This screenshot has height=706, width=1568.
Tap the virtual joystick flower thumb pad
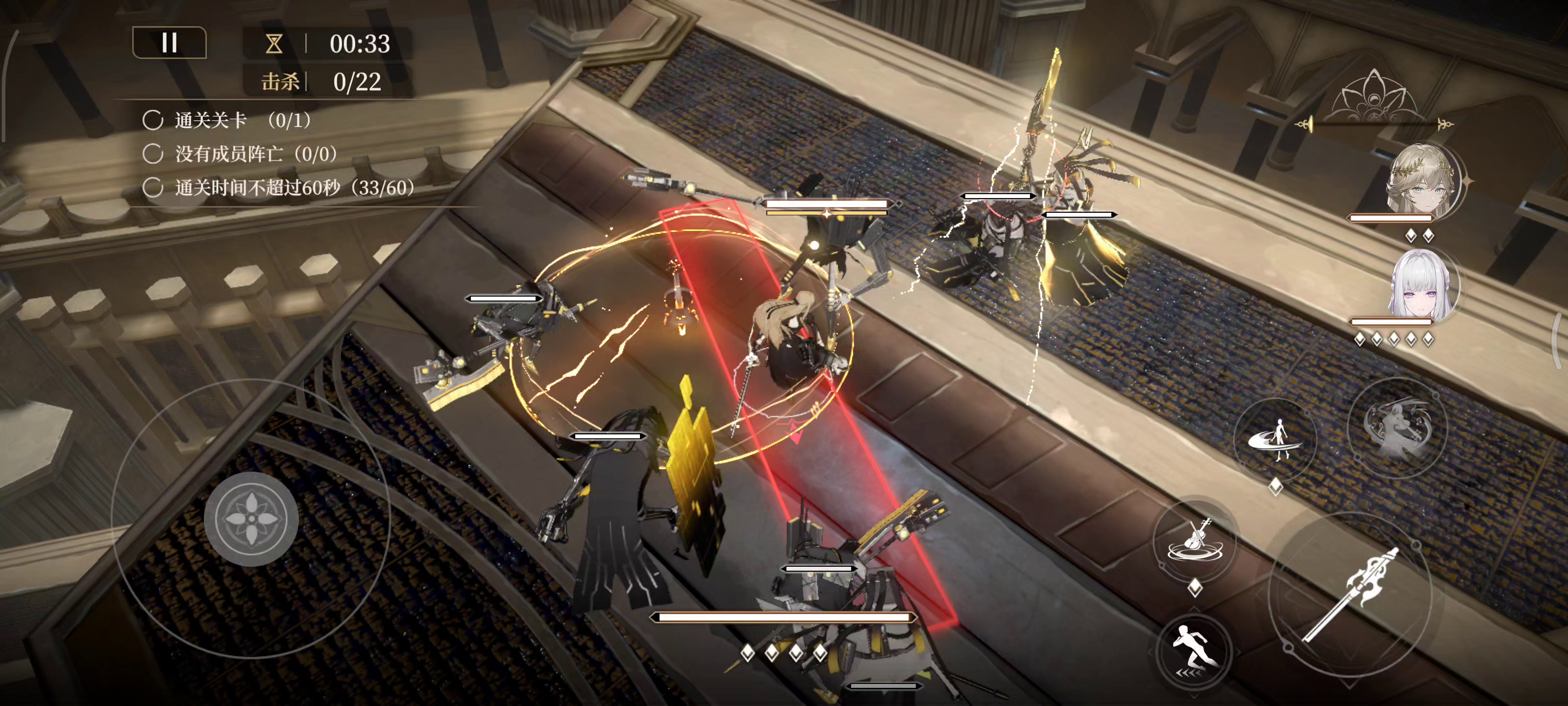click(x=251, y=518)
